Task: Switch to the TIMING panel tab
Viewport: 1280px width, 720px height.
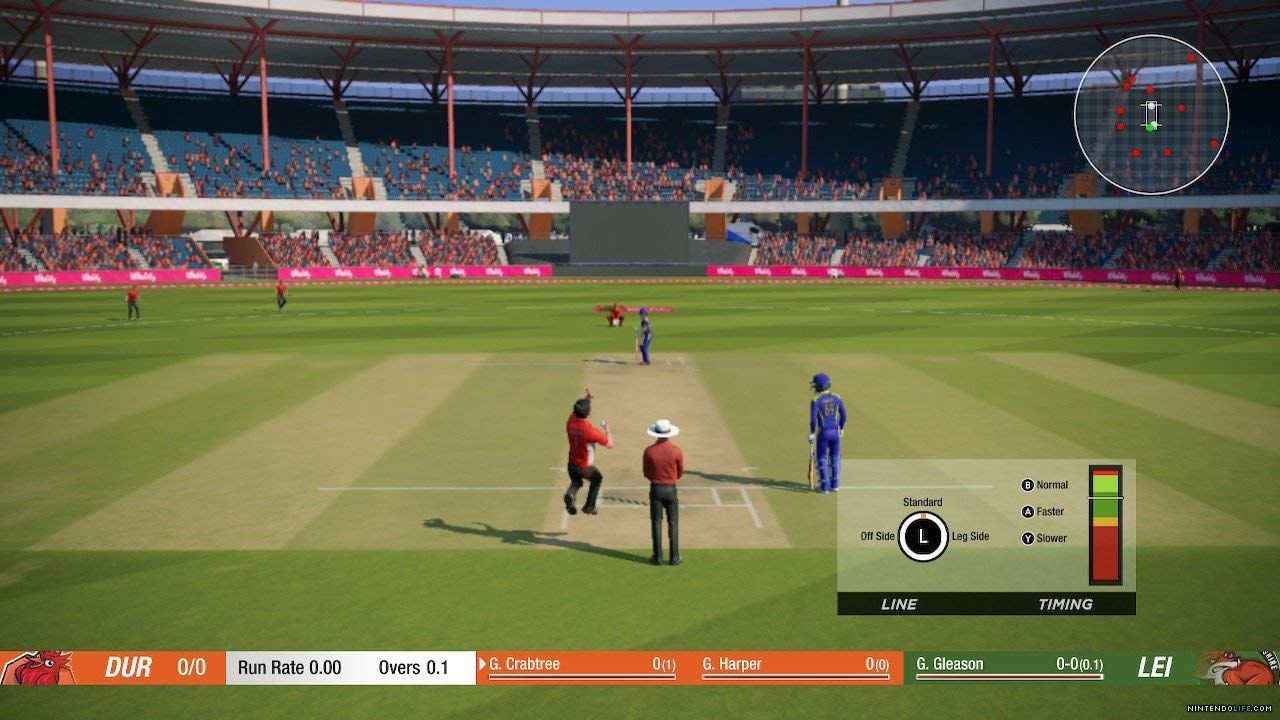Action: coord(1066,604)
